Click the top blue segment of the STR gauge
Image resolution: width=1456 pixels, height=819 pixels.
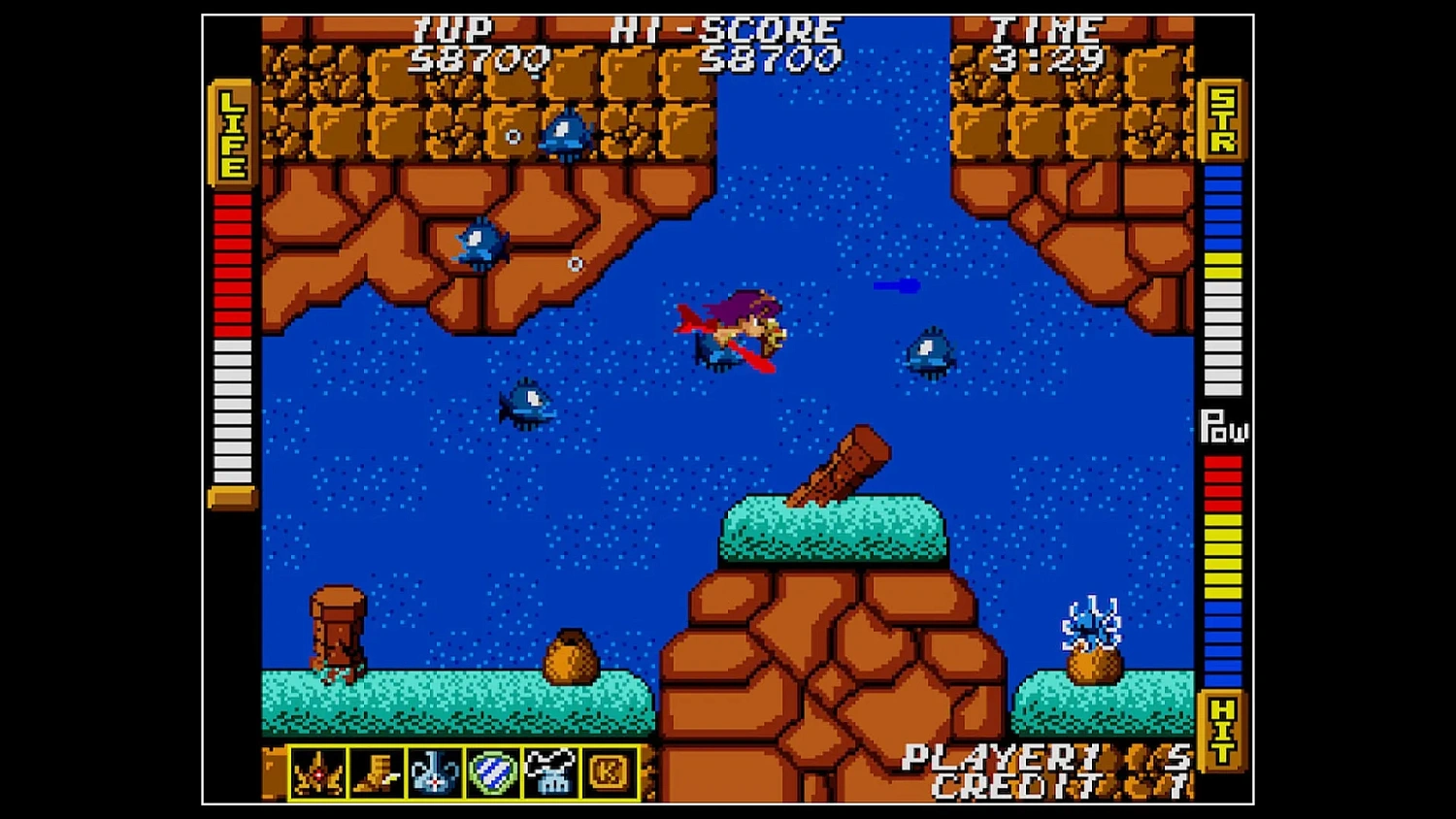pos(1221,170)
